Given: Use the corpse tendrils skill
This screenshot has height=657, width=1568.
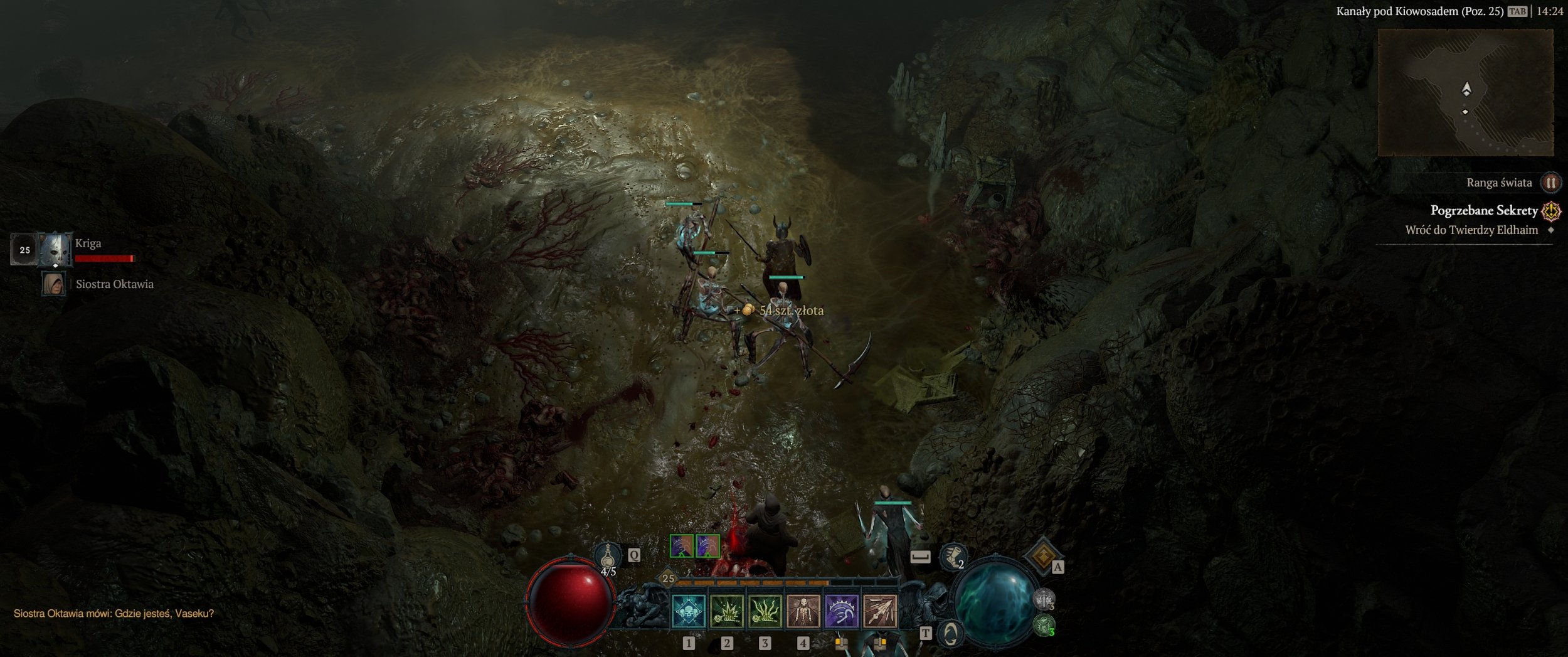Looking at the screenshot, I should coord(765,611).
